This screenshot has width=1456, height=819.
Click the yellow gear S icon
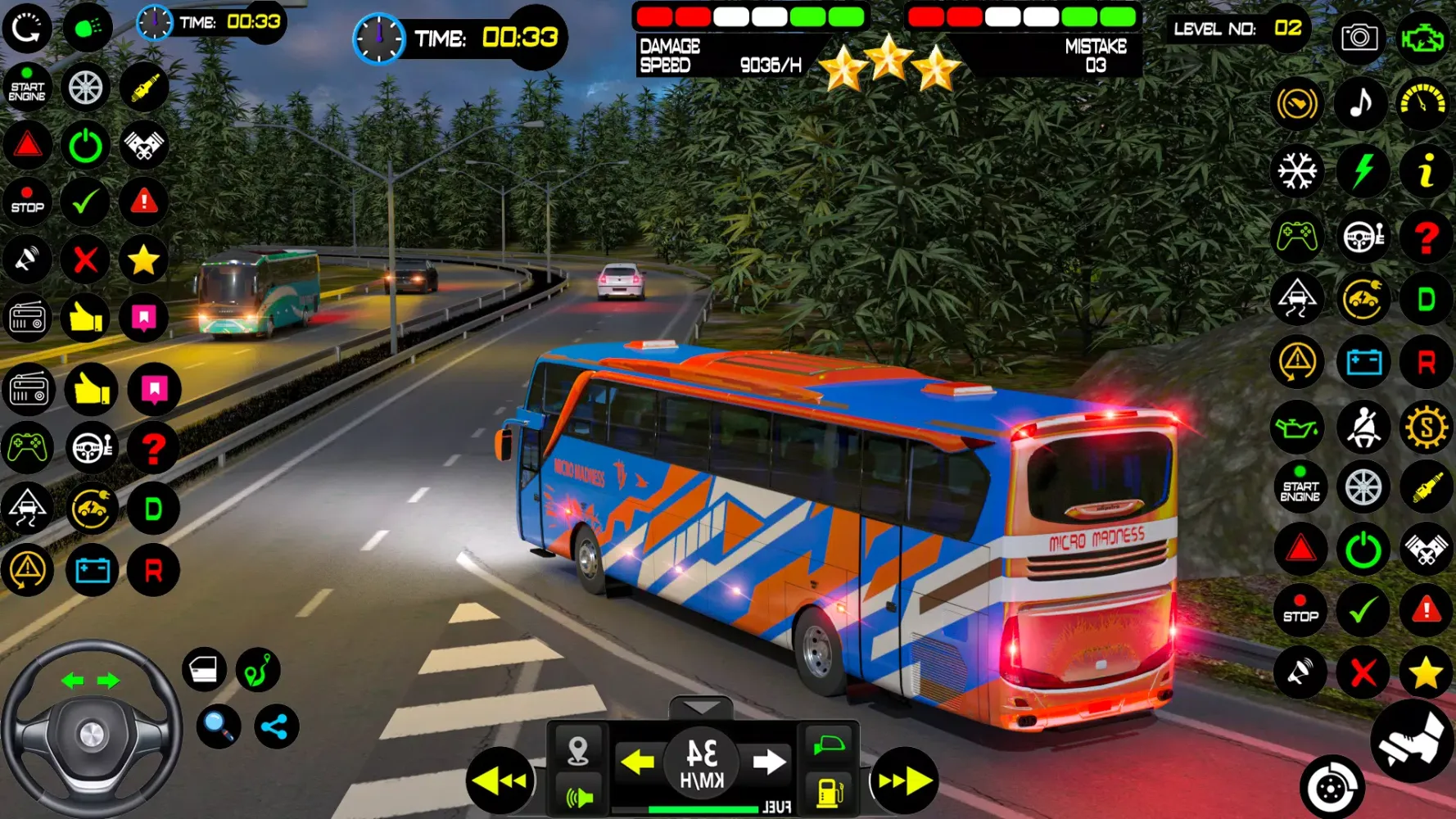coord(1426,427)
